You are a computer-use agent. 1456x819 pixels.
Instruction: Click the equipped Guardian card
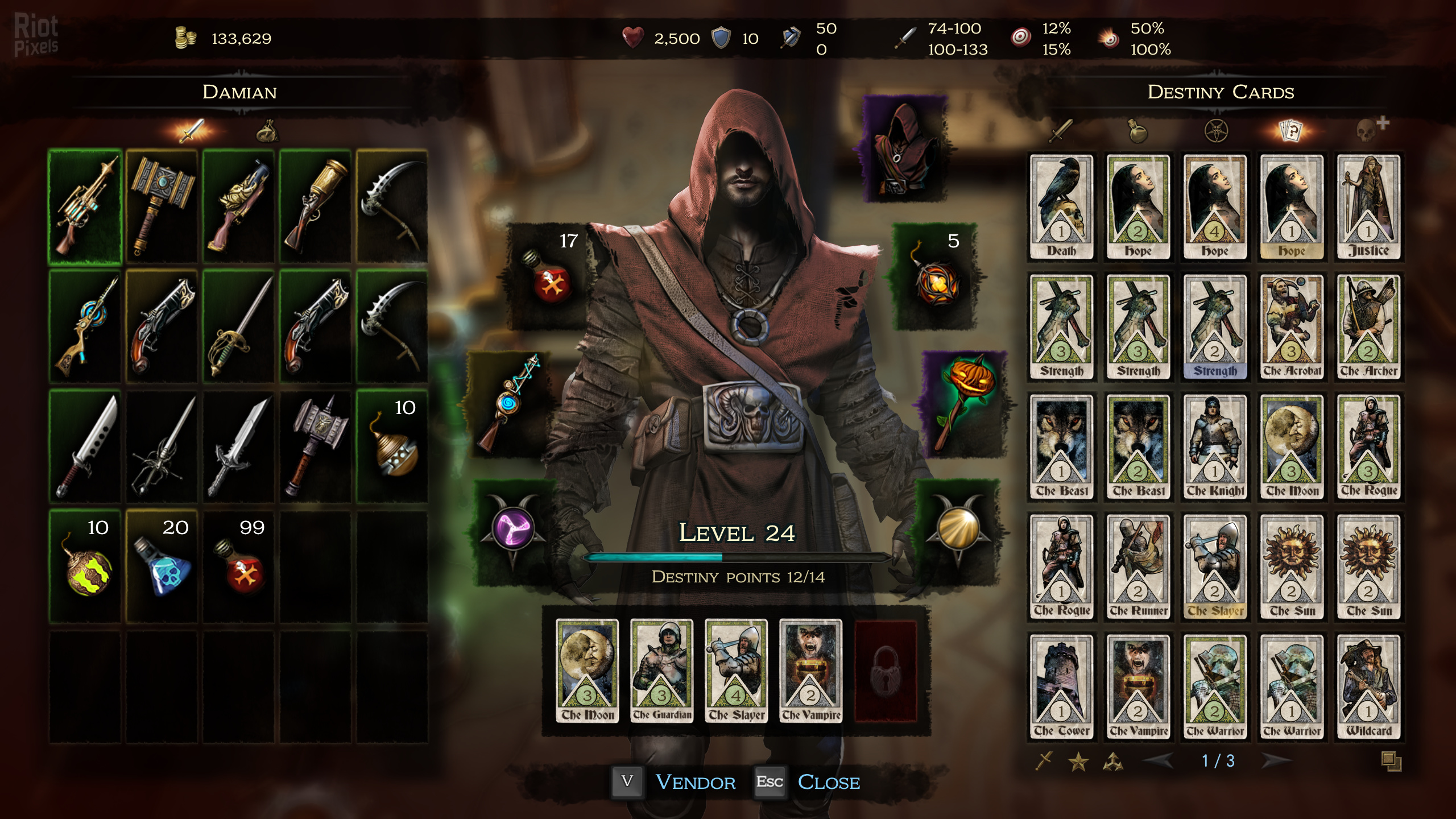pyautogui.click(x=662, y=671)
